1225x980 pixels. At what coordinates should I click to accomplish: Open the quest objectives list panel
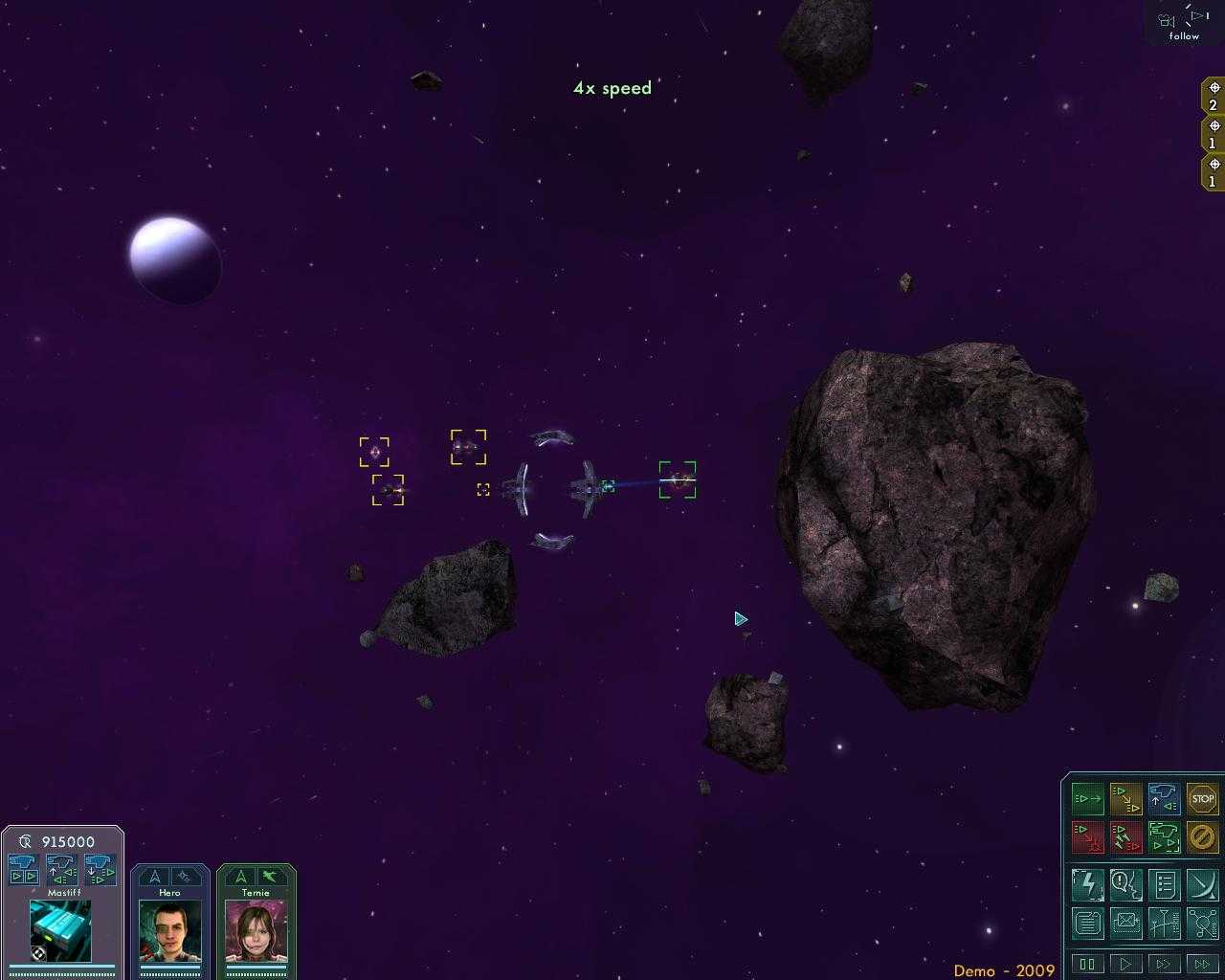[1164, 884]
